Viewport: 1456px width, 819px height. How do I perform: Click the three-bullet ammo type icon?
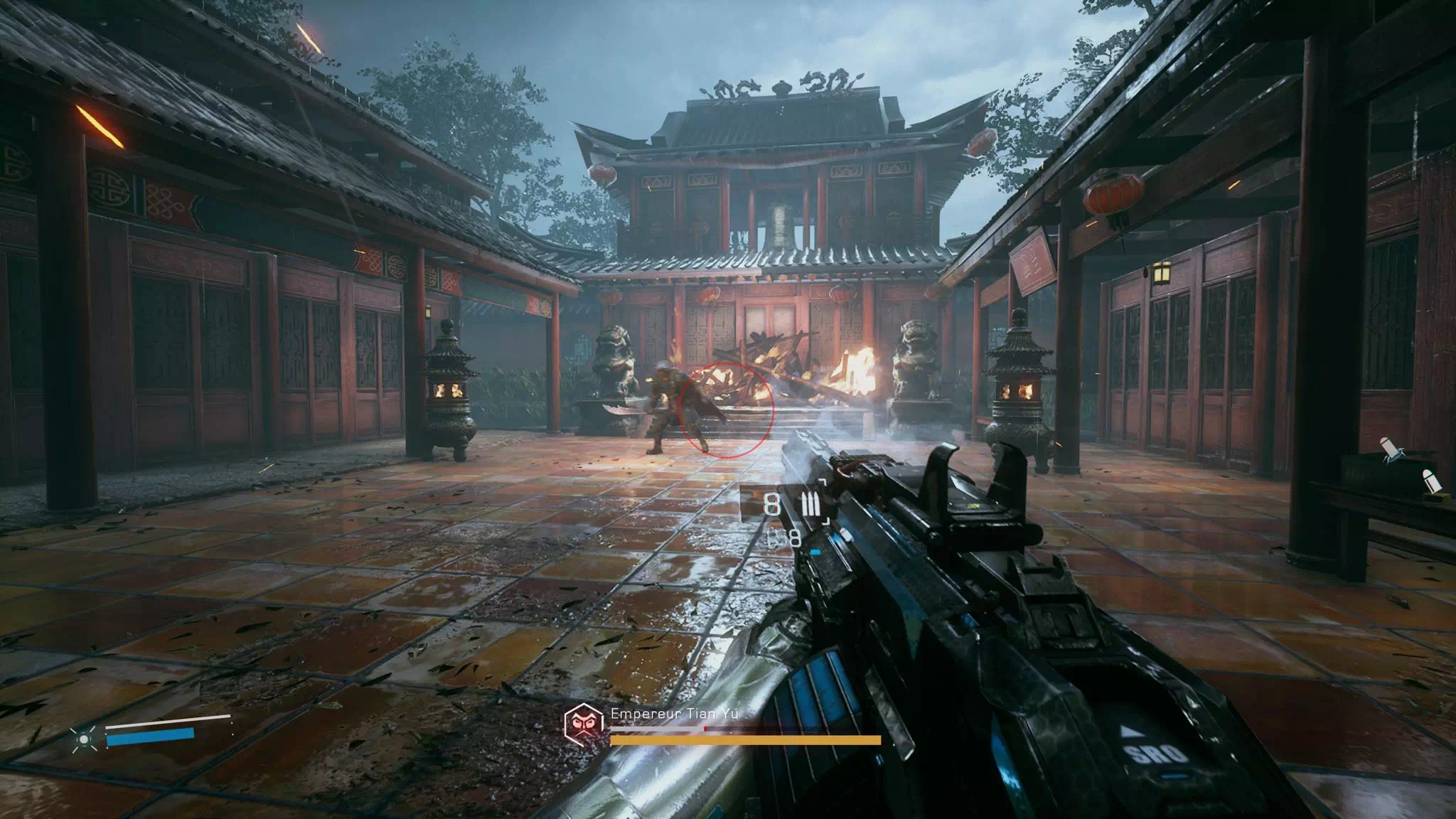coord(810,504)
